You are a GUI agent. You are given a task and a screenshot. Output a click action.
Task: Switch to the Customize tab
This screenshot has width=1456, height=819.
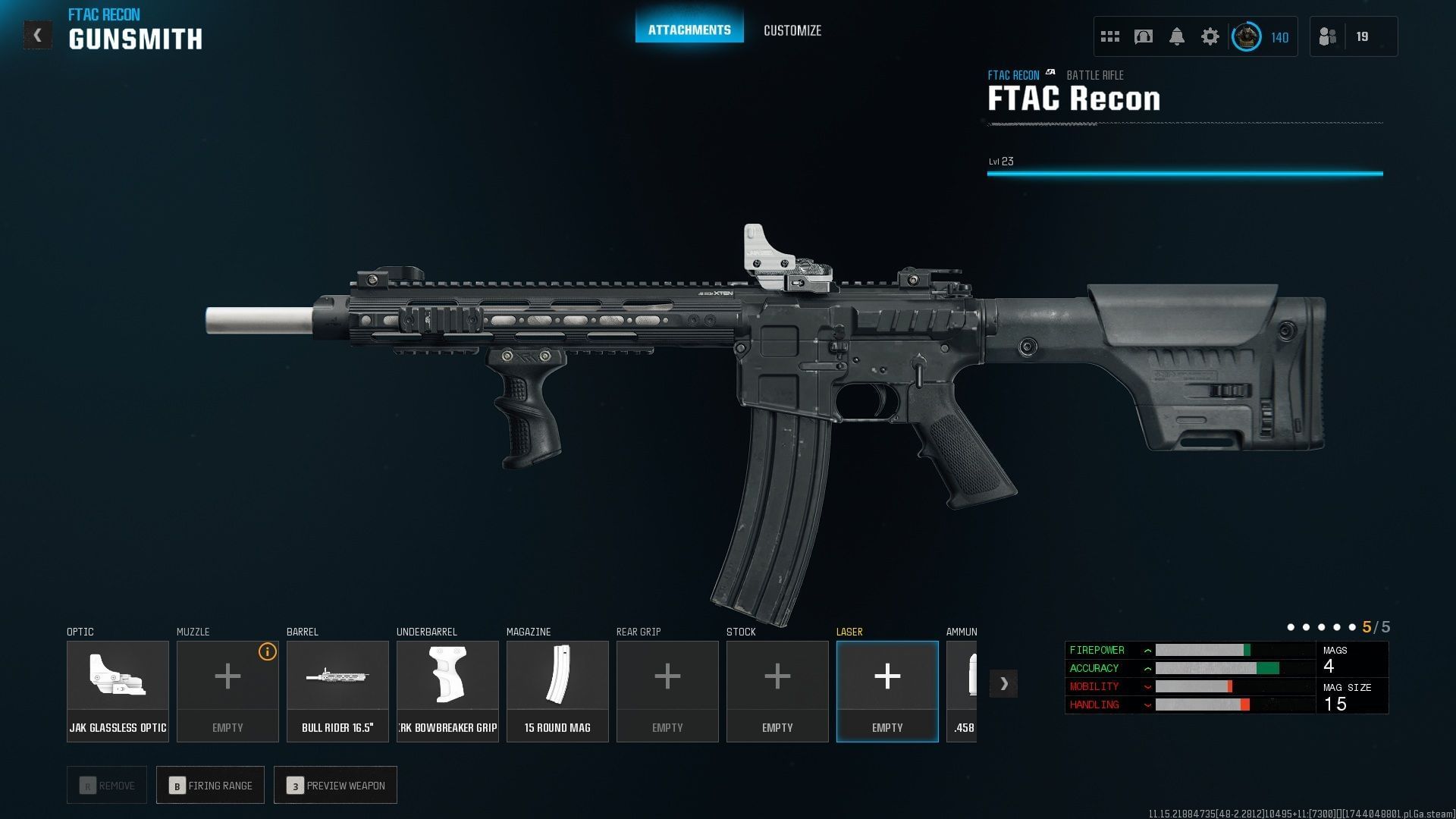(x=792, y=30)
